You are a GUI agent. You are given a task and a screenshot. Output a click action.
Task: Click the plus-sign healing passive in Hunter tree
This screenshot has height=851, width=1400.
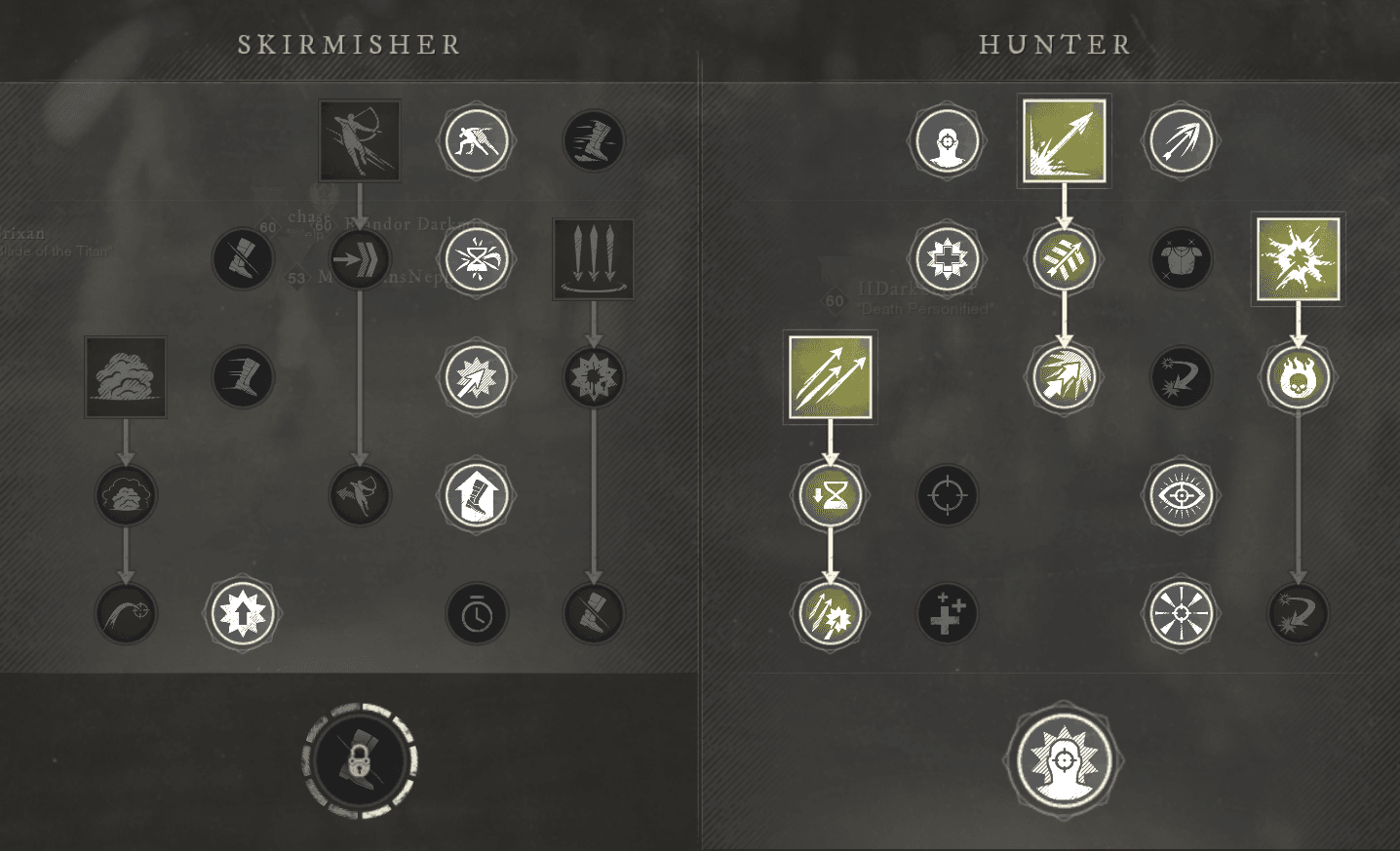click(947, 613)
